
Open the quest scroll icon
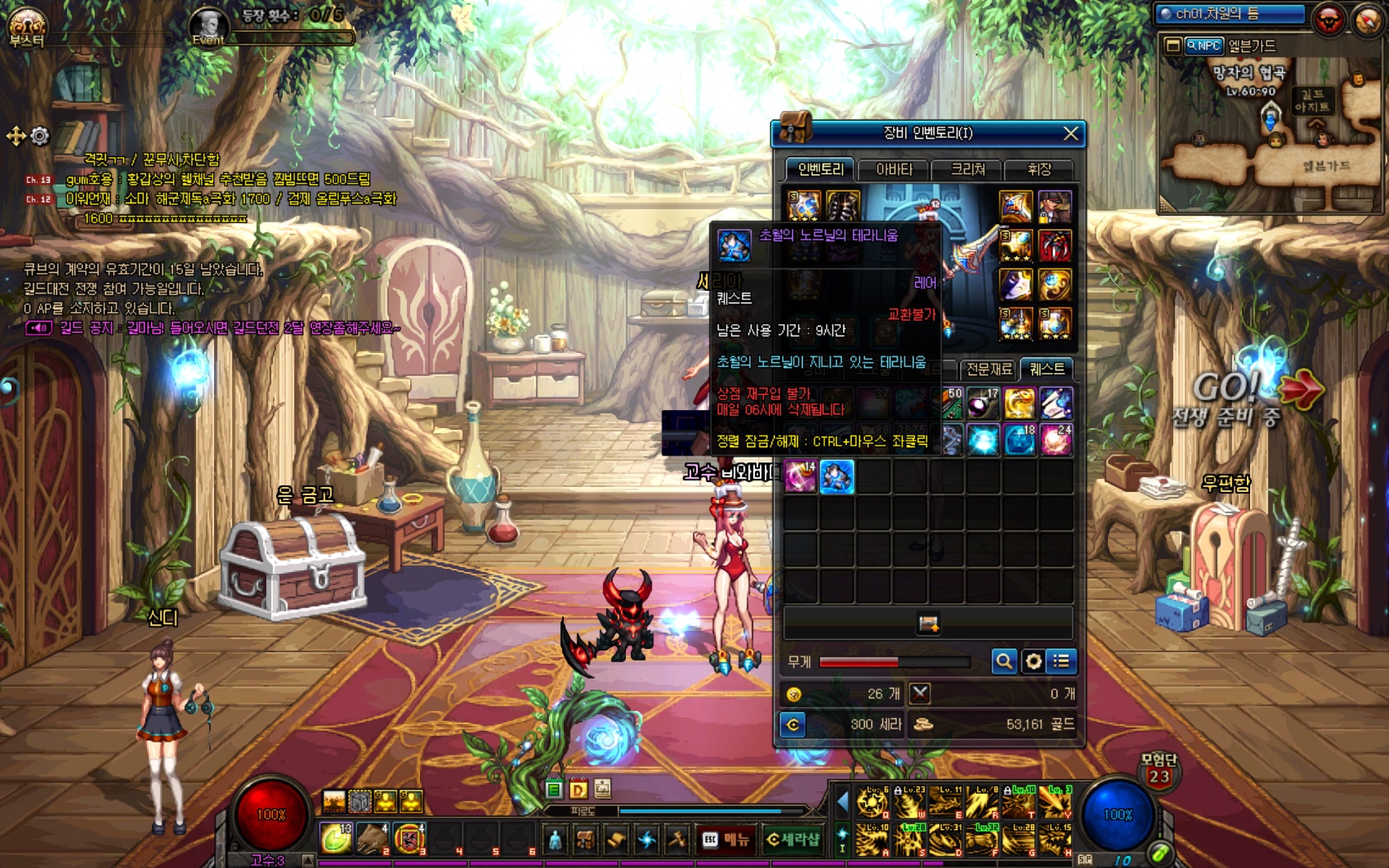pos(616,840)
